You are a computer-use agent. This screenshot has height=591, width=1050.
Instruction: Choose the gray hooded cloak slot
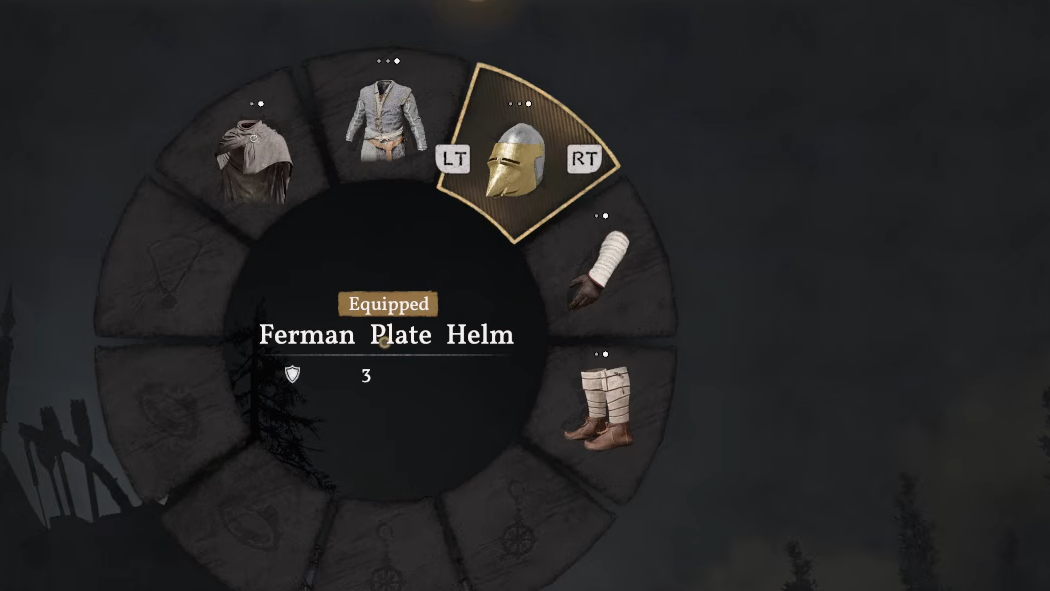(x=253, y=160)
